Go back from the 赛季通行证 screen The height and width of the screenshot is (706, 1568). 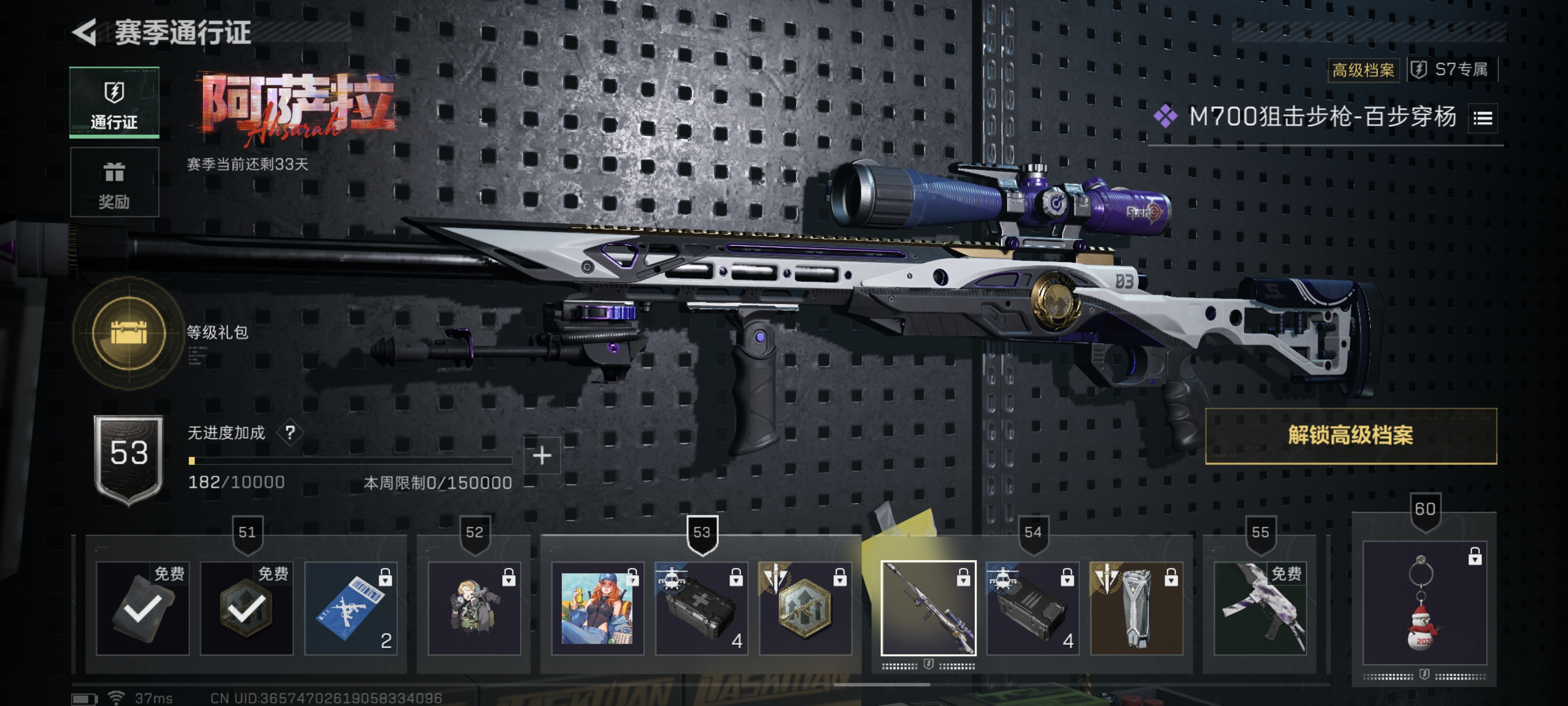click(85, 32)
